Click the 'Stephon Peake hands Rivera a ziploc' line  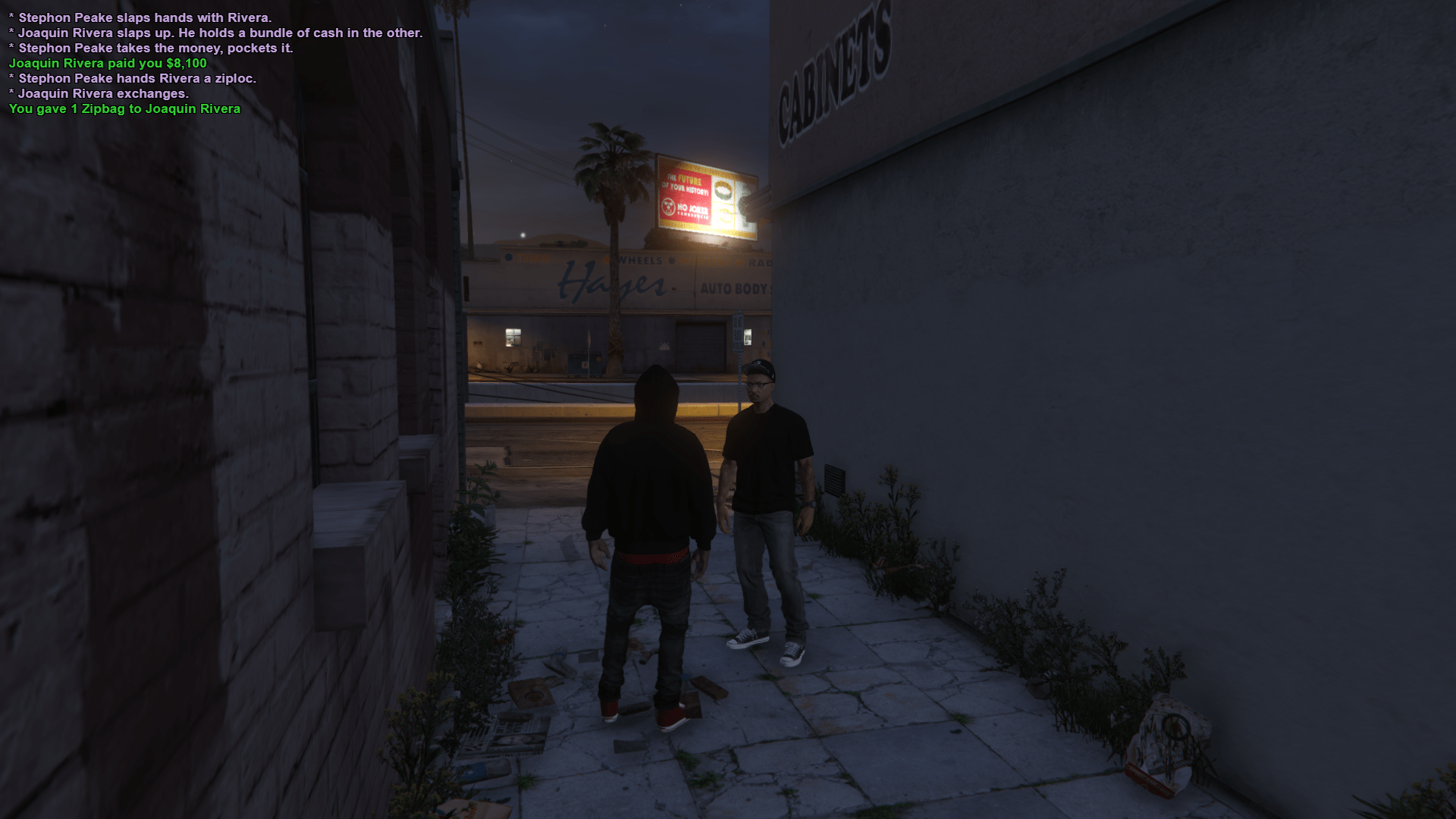[x=133, y=78]
